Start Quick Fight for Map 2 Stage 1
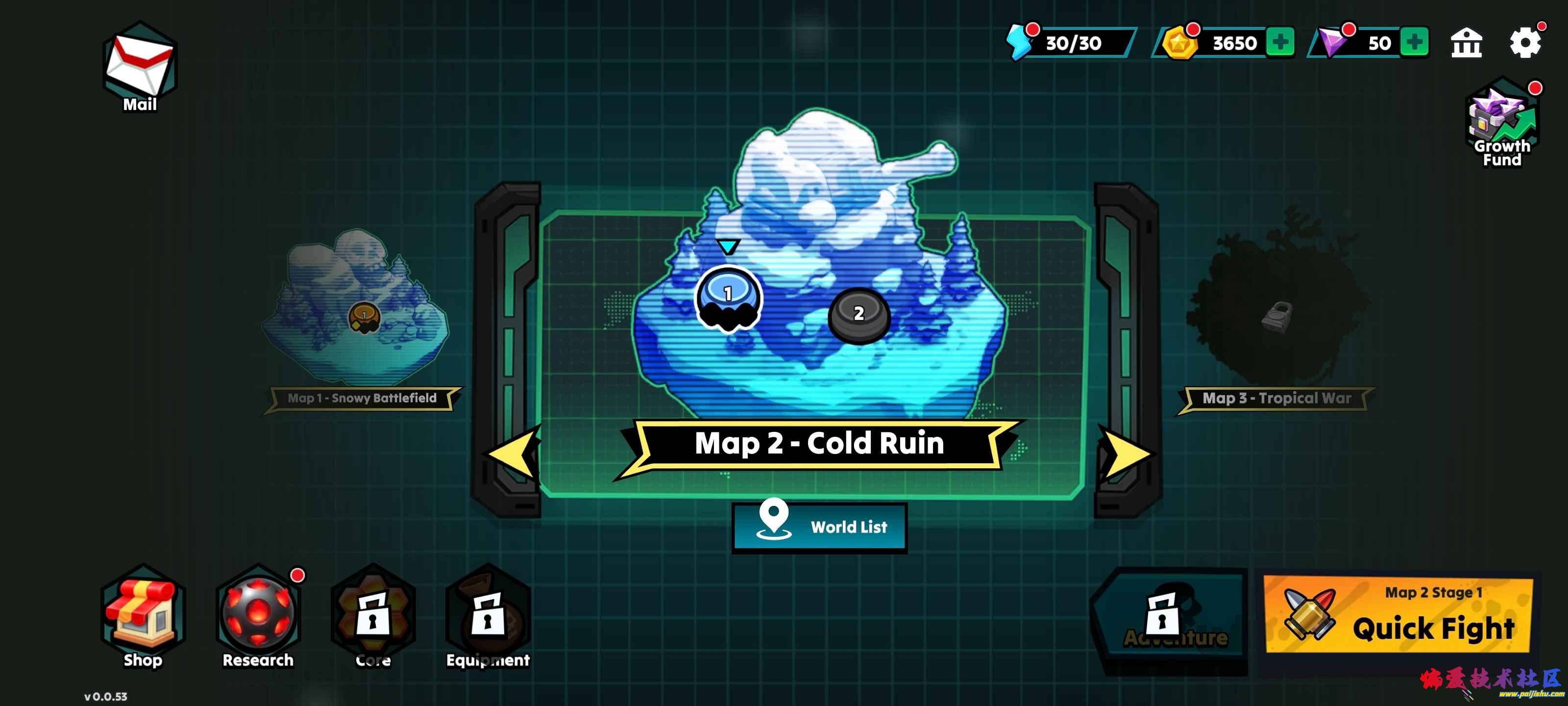This screenshot has height=706, width=1568. click(x=1397, y=615)
